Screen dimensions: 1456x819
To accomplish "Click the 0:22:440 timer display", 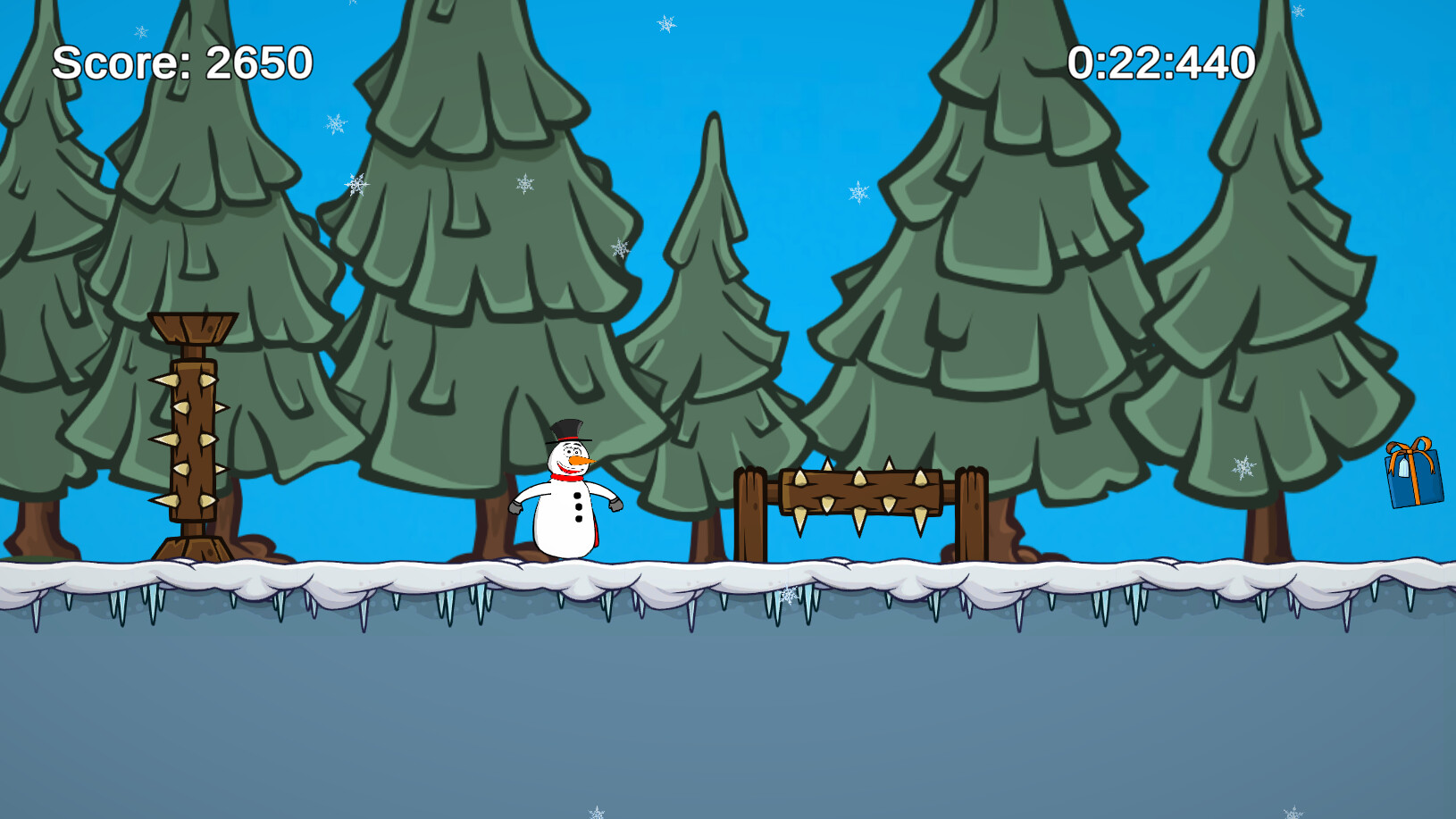I will (x=1161, y=63).
